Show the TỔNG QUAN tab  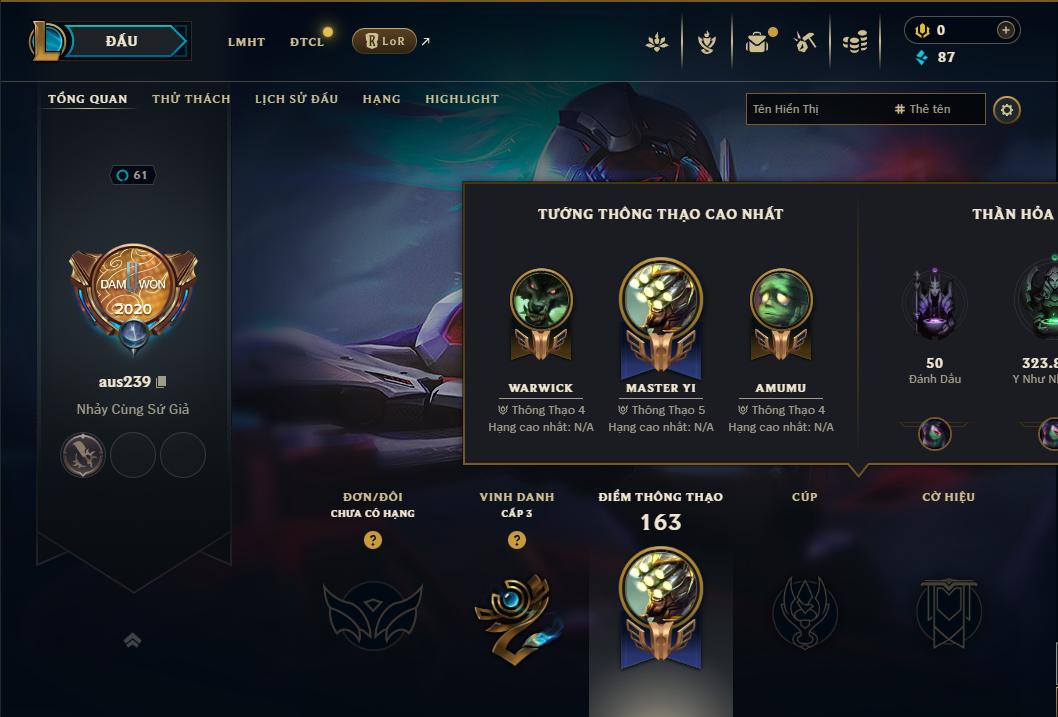(88, 99)
